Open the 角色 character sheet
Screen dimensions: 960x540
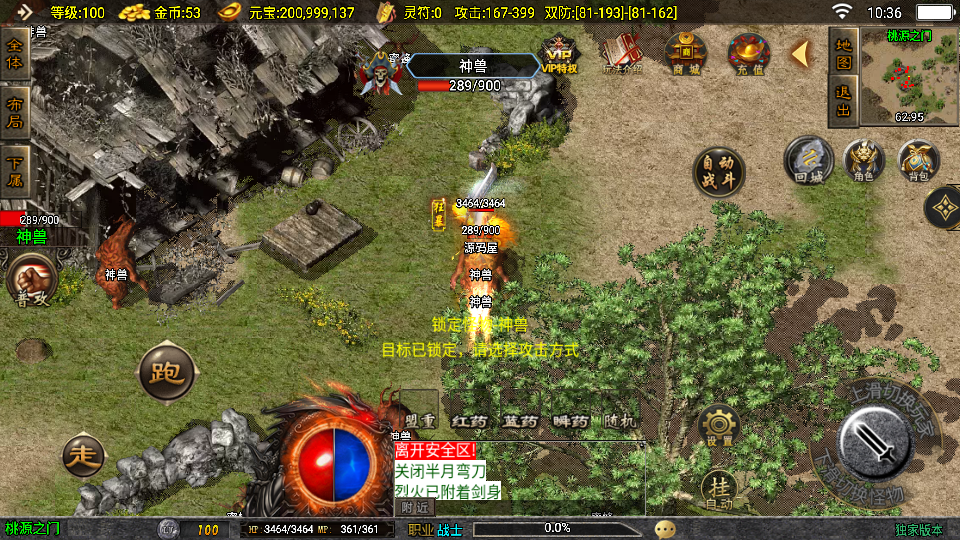864,161
